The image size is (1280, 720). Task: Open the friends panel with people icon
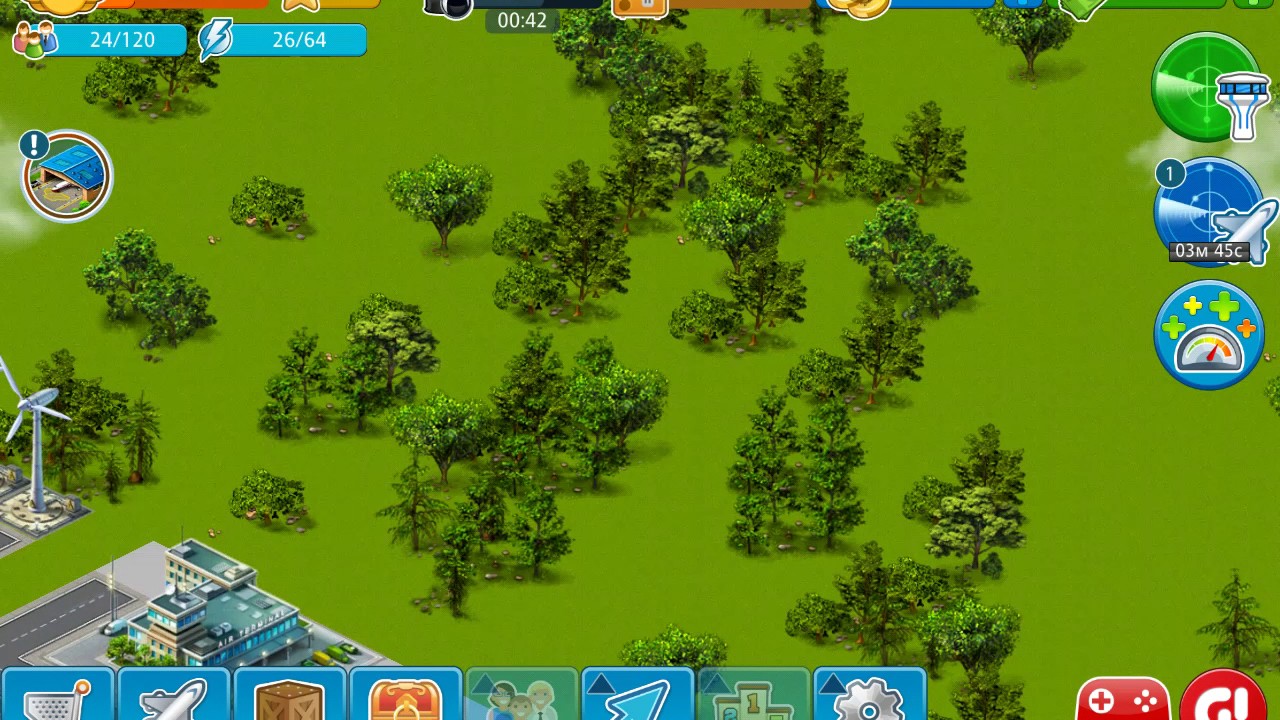(x=521, y=696)
